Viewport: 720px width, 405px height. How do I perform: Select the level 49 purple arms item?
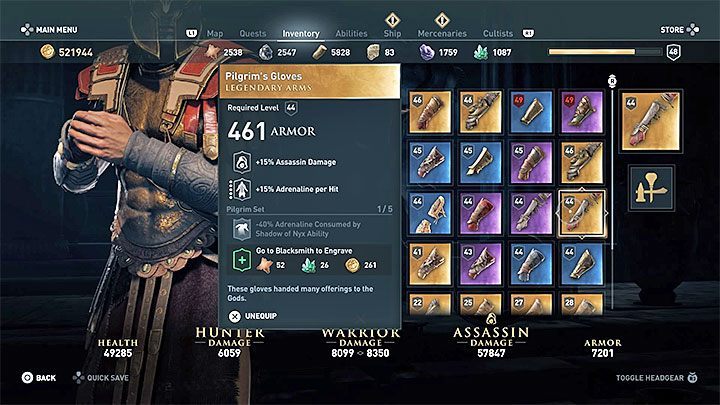[x=582, y=112]
